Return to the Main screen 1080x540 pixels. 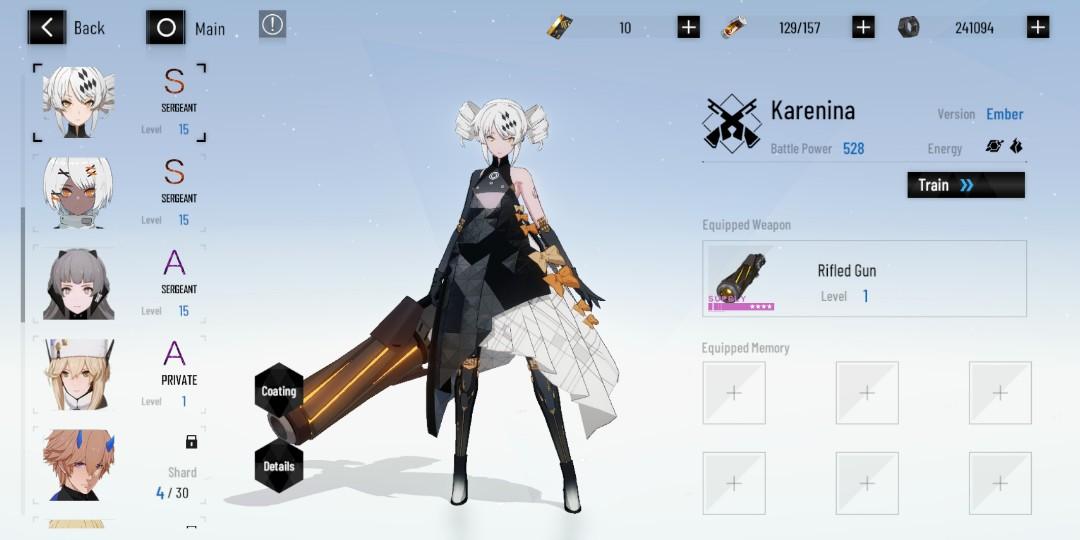186,28
